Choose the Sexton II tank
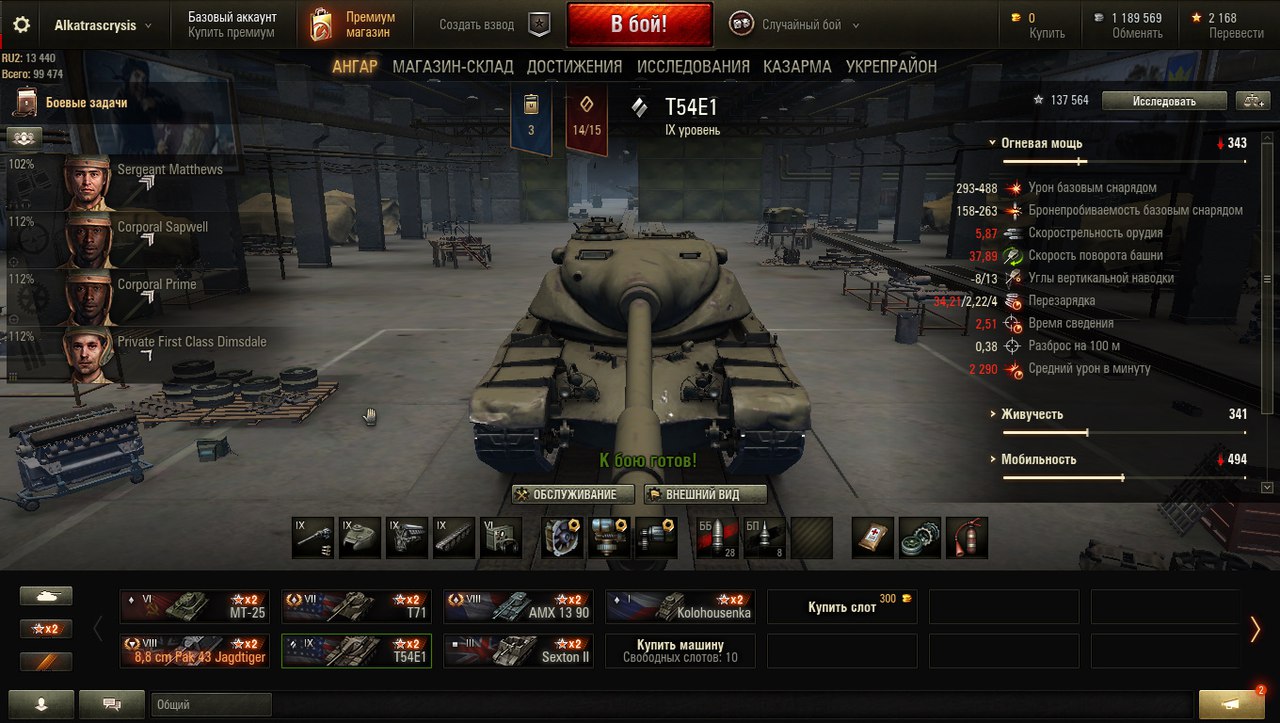The width and height of the screenshot is (1280, 723). coord(518,651)
